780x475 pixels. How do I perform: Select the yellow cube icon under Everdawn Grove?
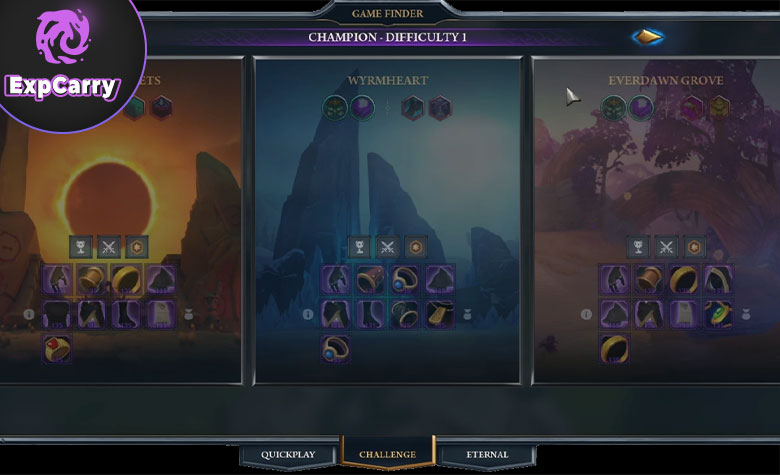719,107
